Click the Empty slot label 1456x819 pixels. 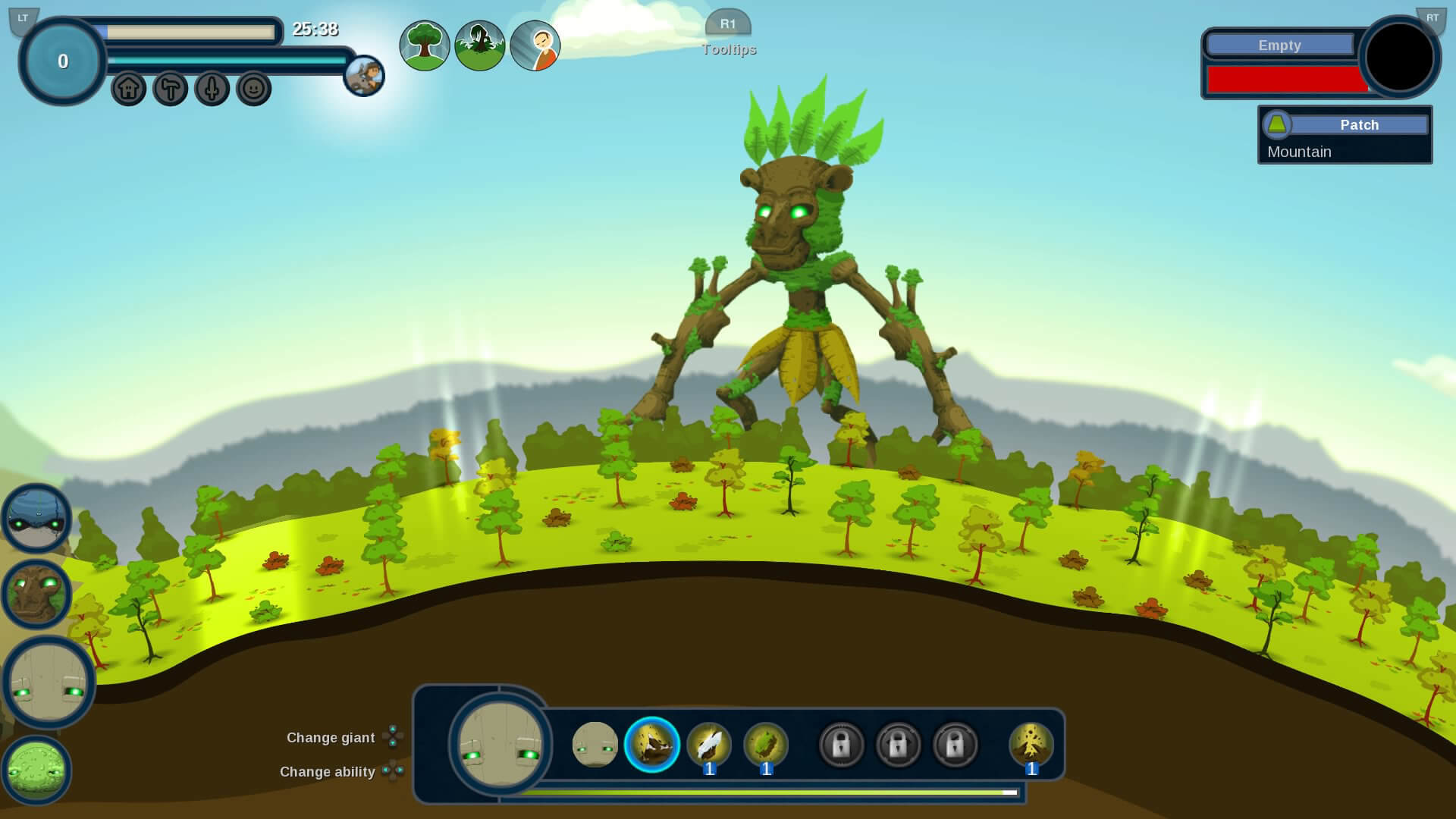point(1279,45)
